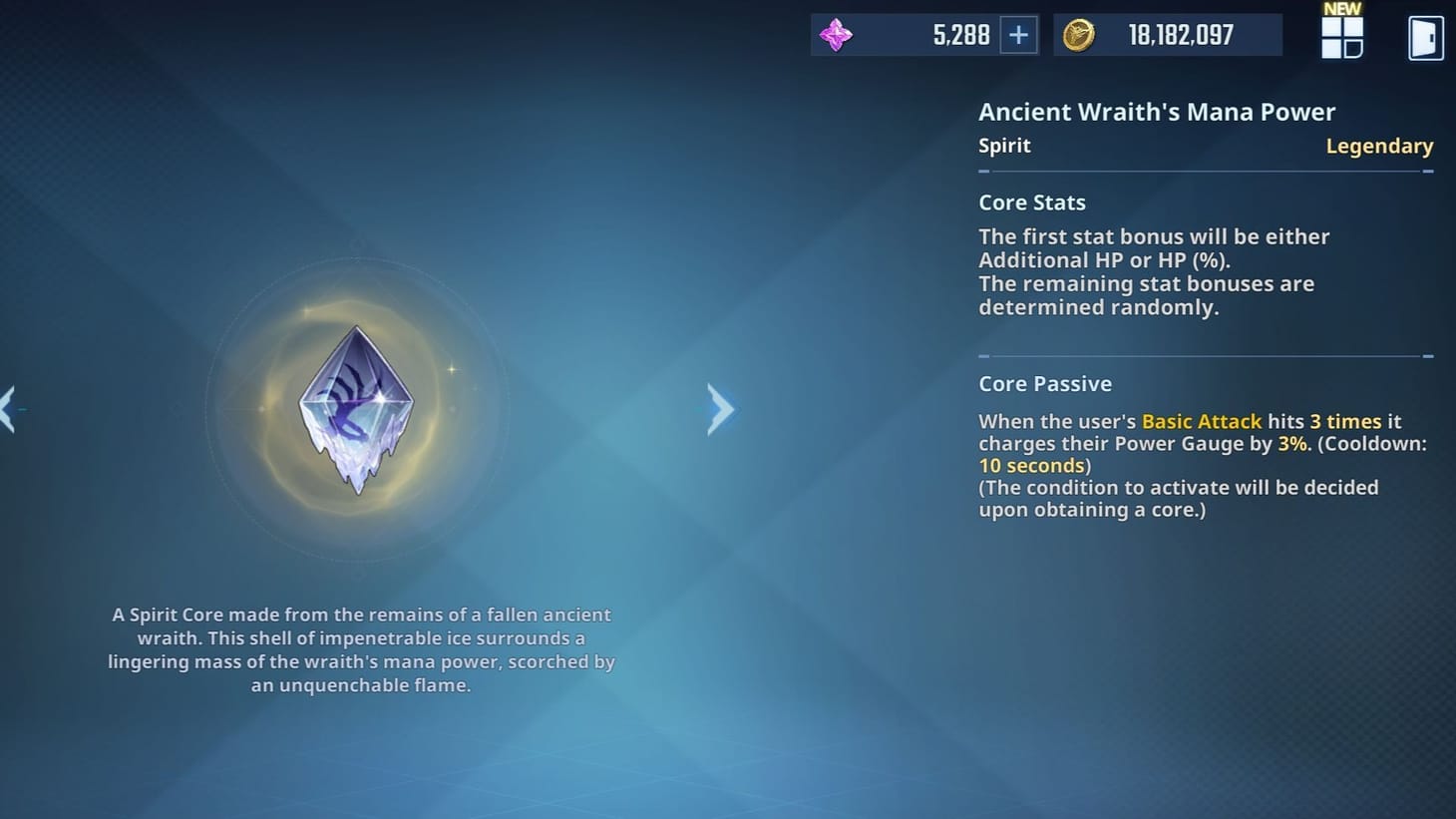Select the Spirit Core crystal image

tap(356, 409)
